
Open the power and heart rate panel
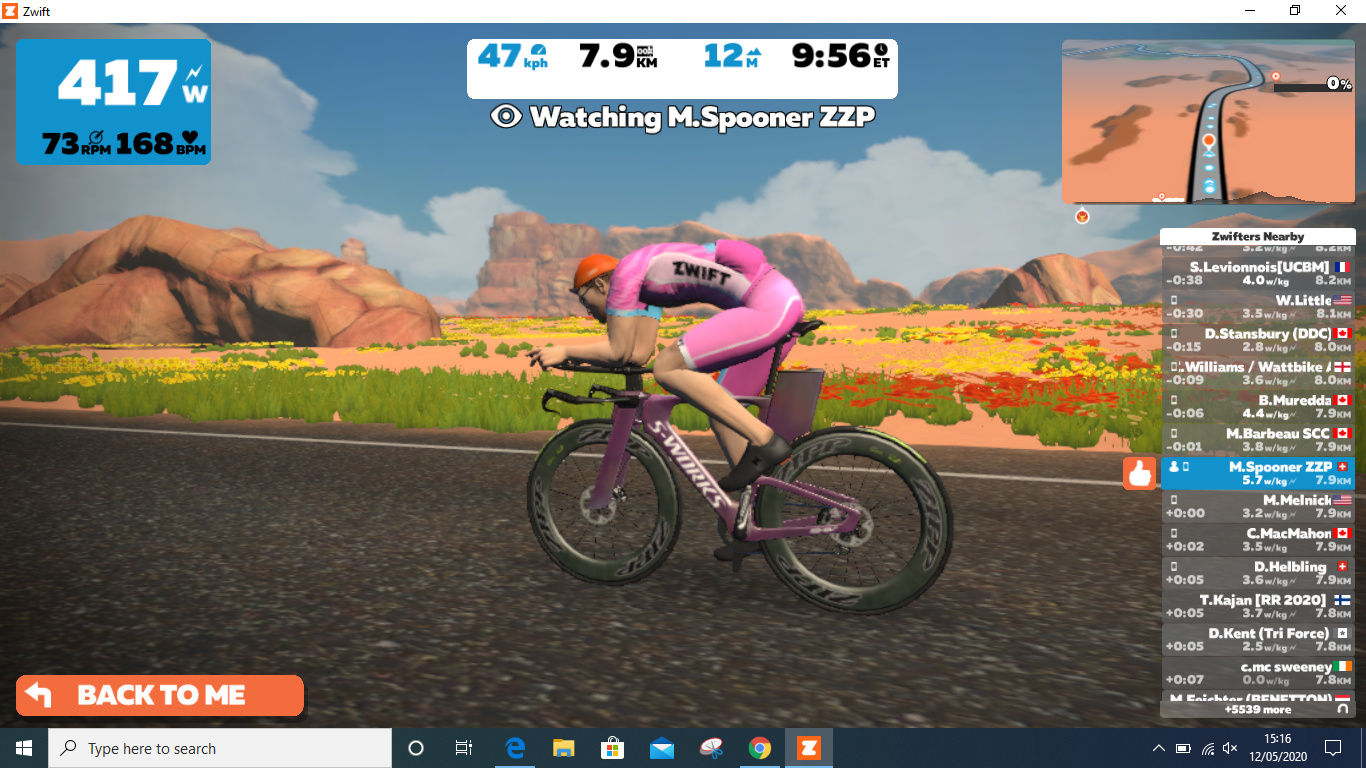113,102
